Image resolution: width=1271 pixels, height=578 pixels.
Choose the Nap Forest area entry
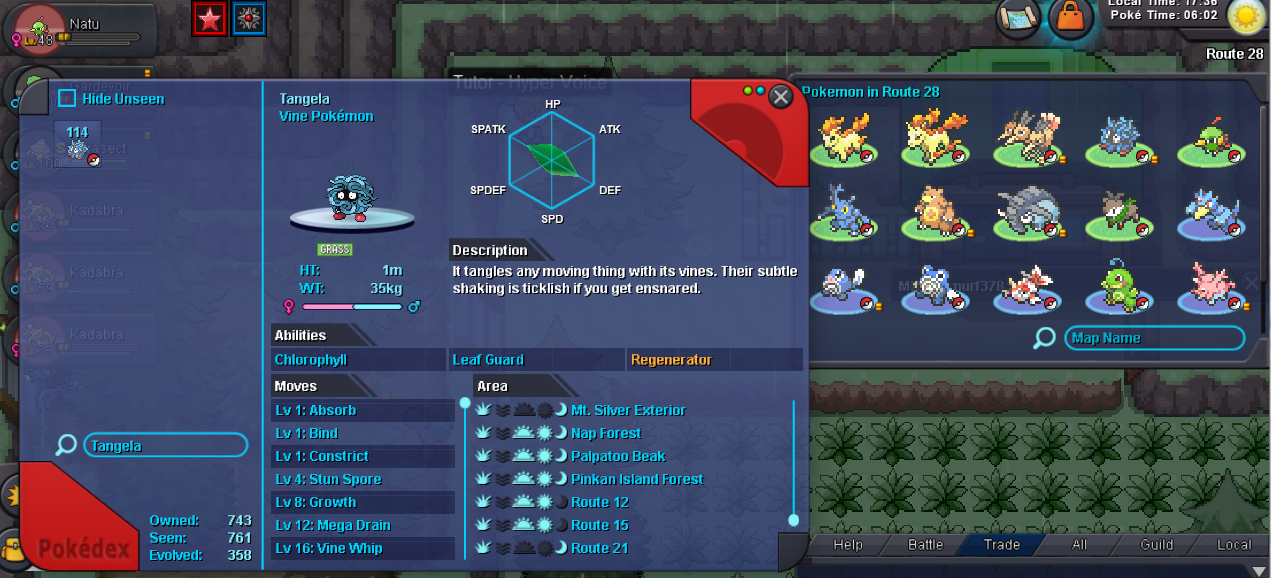point(606,433)
